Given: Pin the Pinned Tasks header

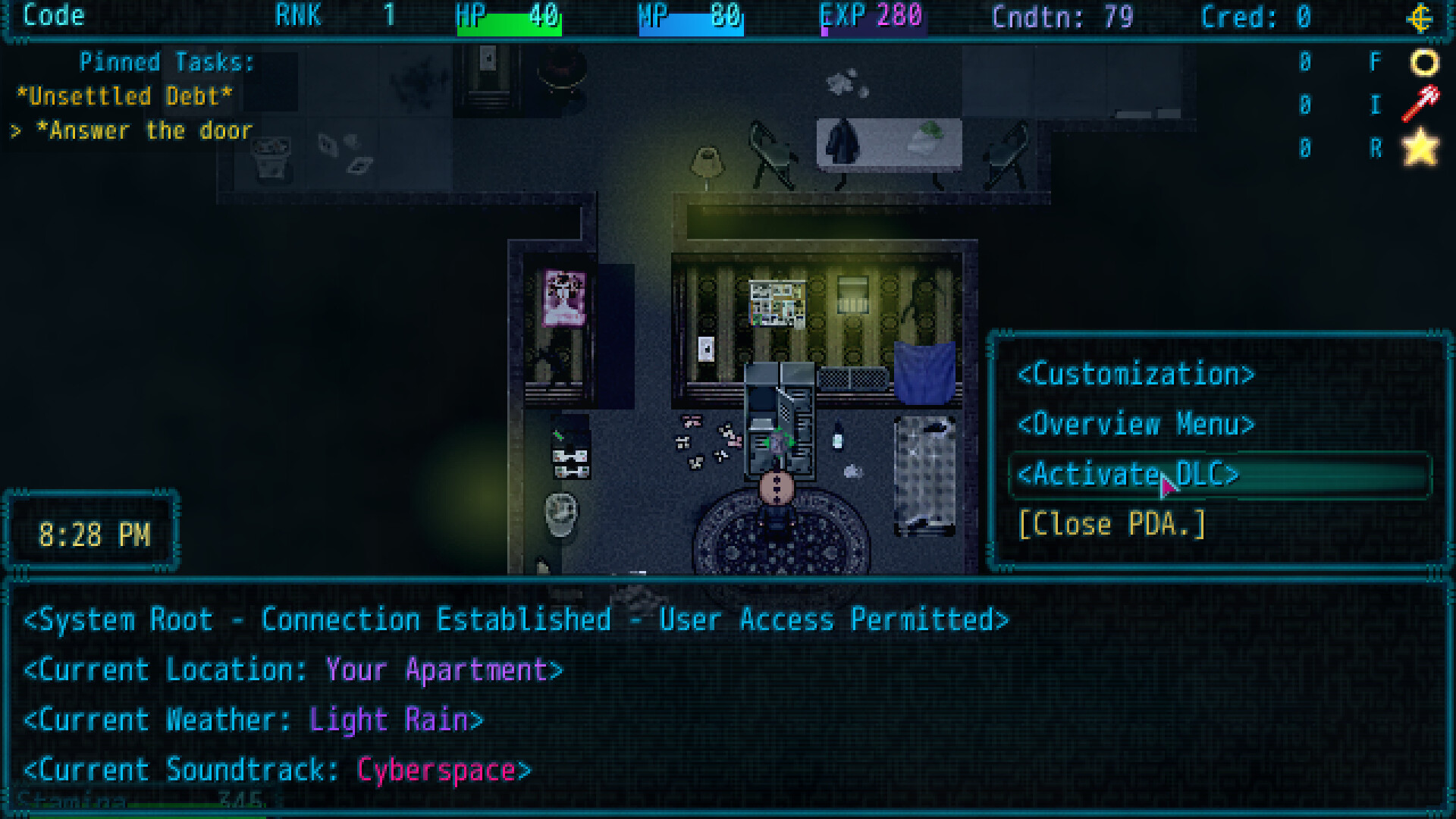Looking at the screenshot, I should pyautogui.click(x=168, y=62).
